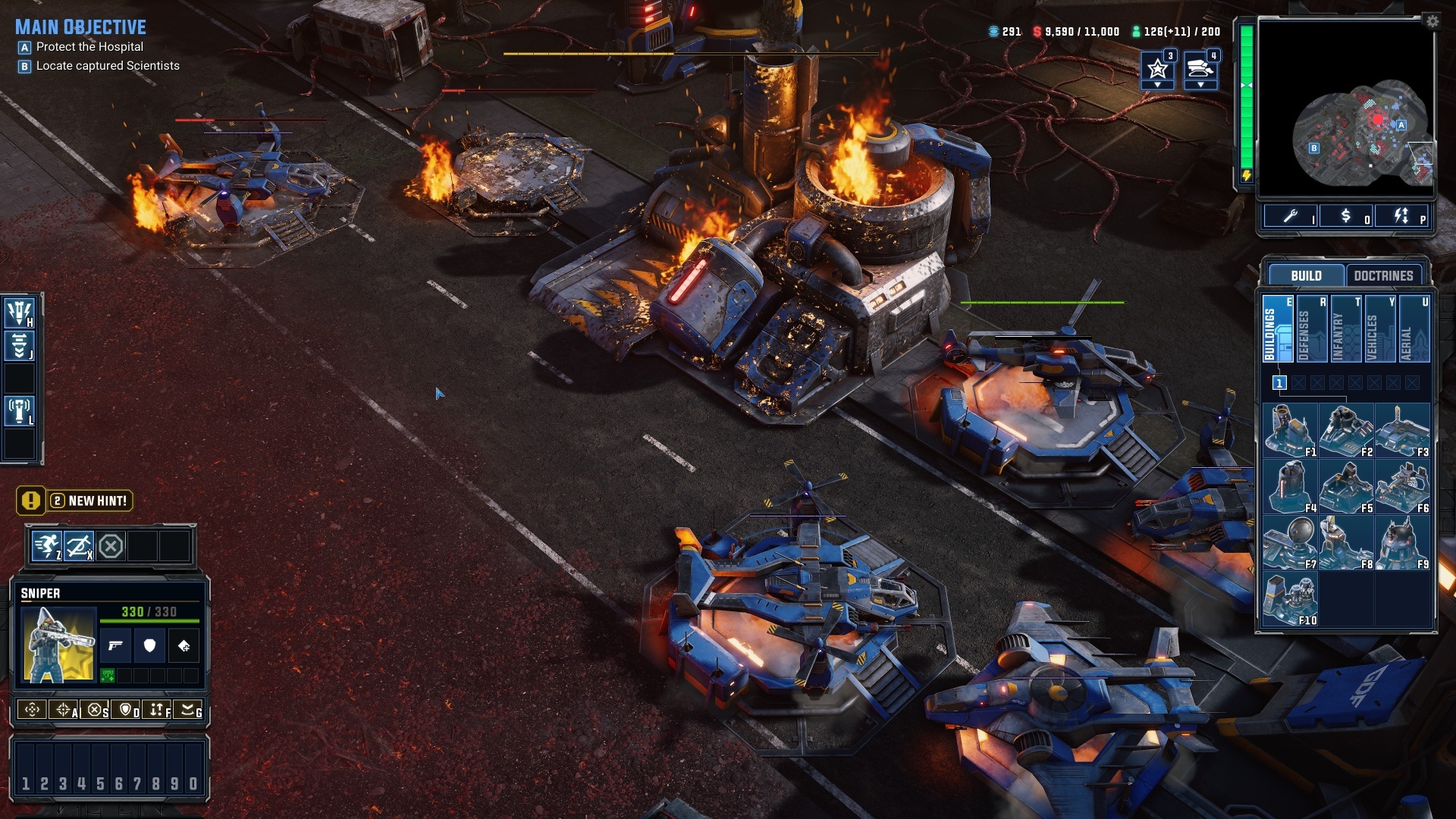Choose the Defenses build category

pos(1312,329)
